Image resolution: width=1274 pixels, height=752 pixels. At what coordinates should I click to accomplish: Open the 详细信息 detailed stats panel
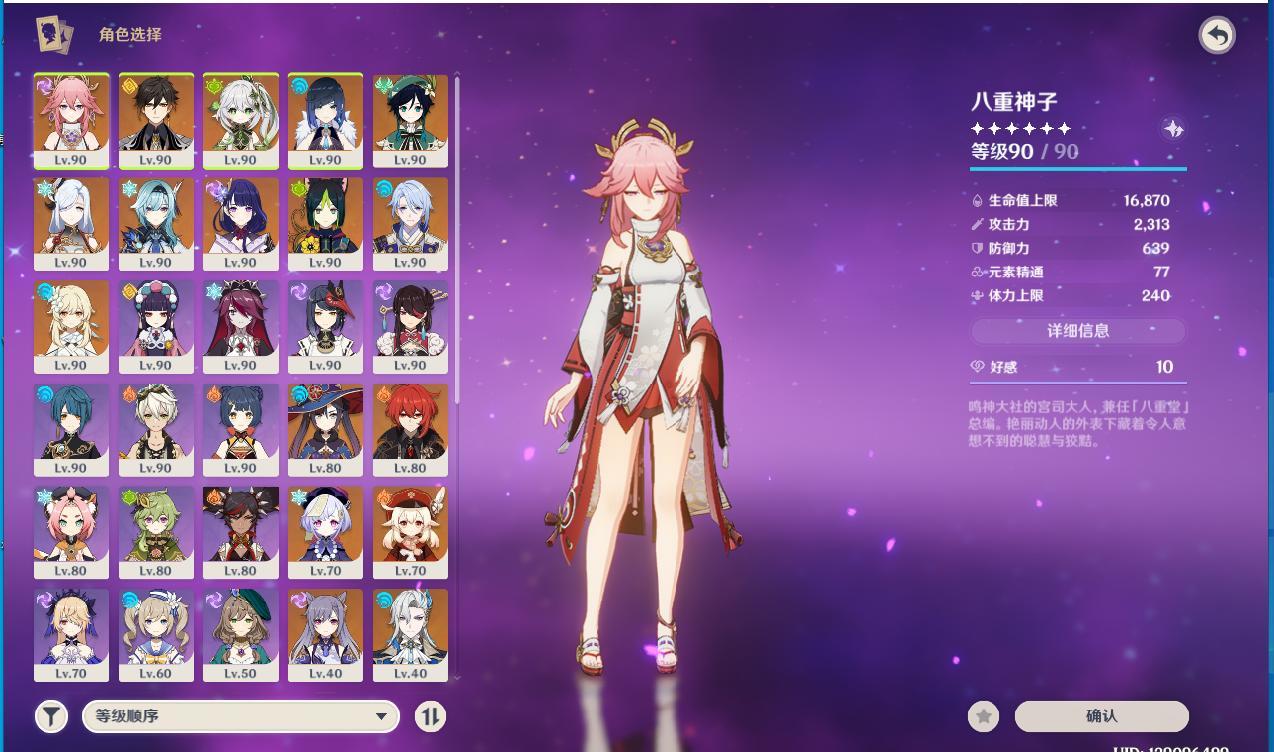[1078, 331]
